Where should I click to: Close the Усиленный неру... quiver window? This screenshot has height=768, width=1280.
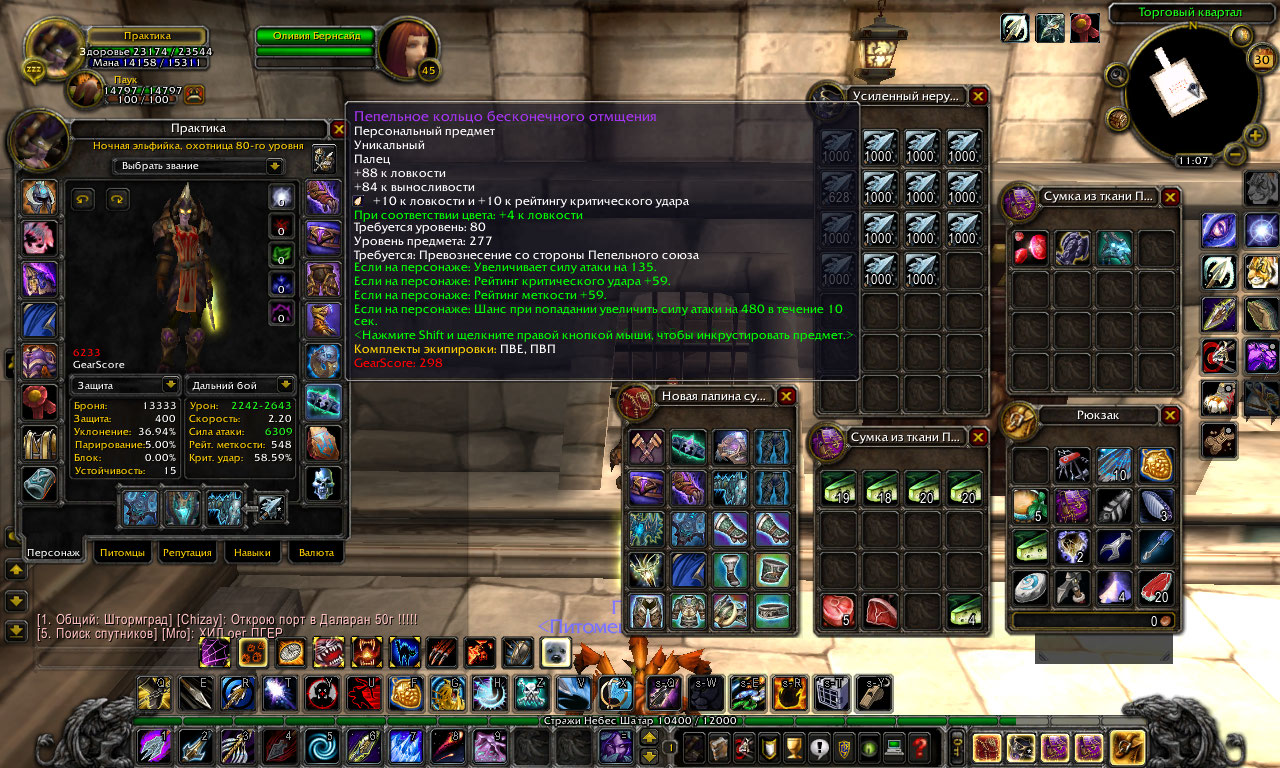point(978,96)
